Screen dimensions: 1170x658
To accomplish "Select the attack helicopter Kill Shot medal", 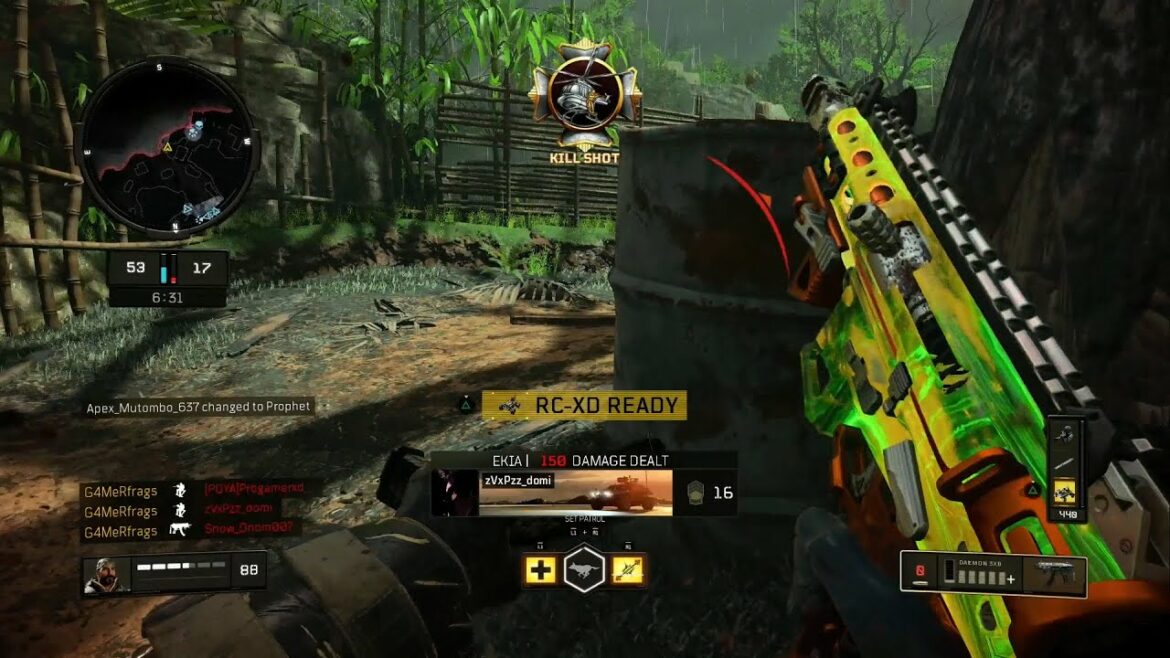I will pyautogui.click(x=584, y=93).
